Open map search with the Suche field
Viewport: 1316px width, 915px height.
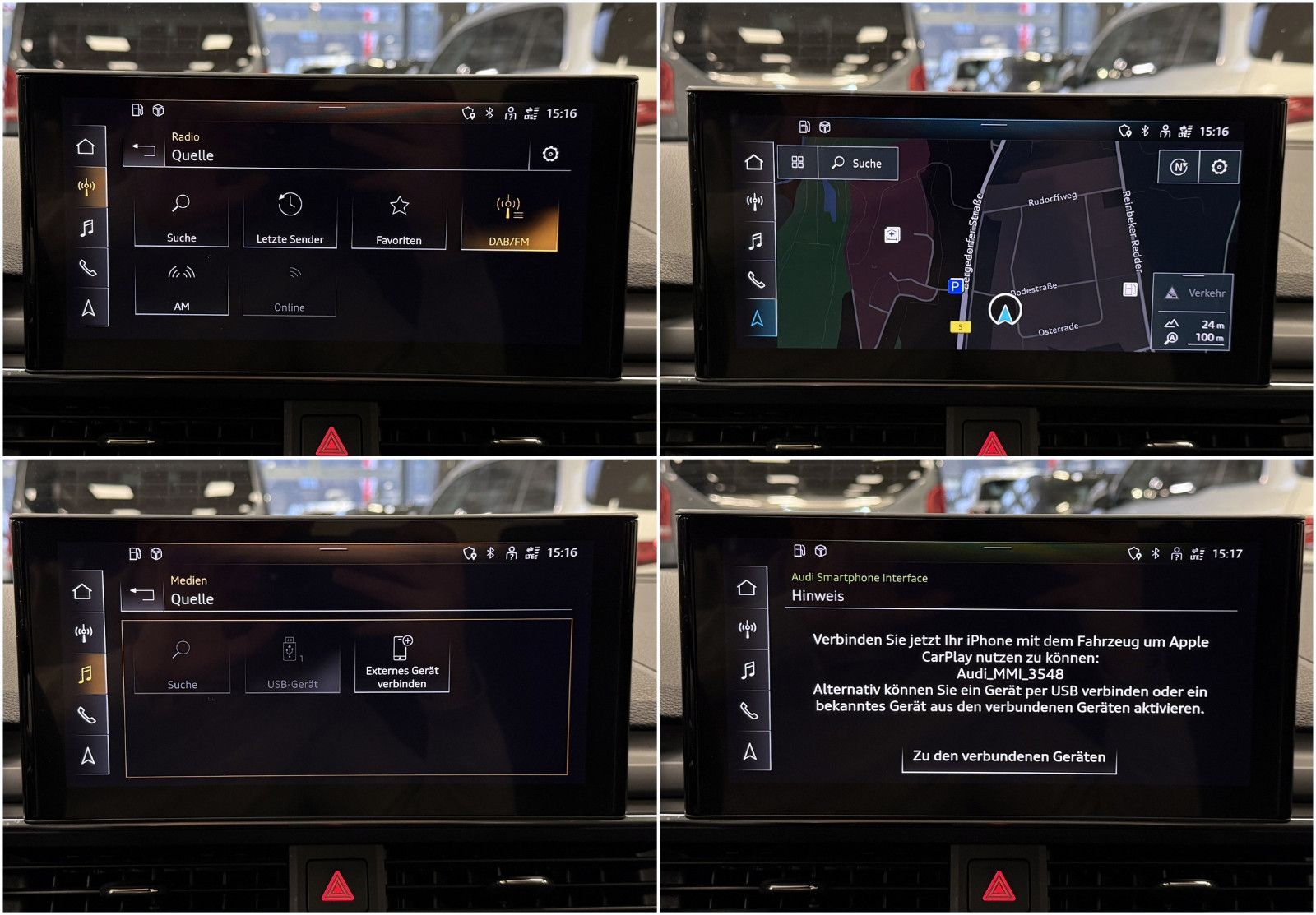click(x=858, y=164)
